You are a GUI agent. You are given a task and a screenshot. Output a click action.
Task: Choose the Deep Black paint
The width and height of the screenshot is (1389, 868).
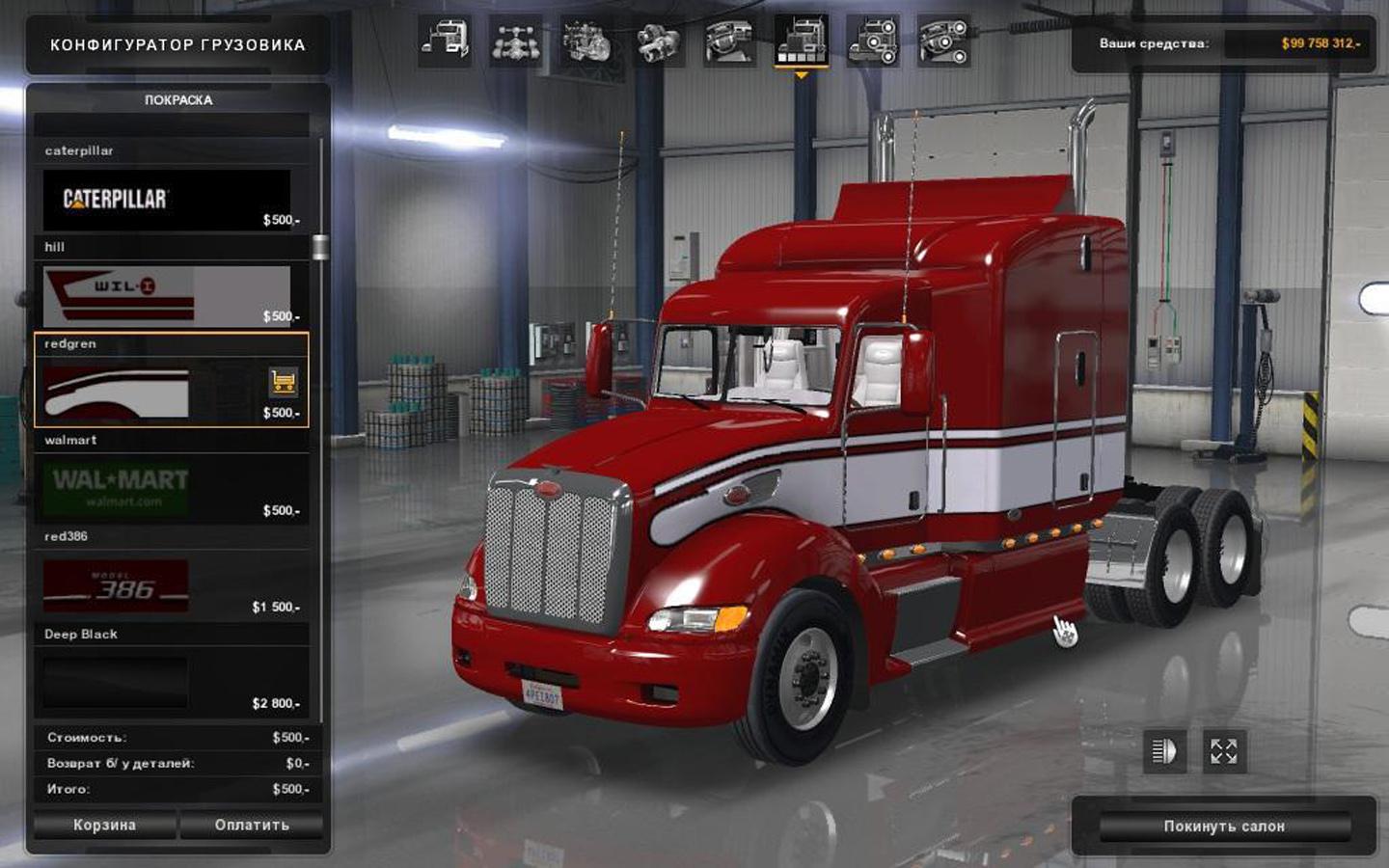click(167, 683)
